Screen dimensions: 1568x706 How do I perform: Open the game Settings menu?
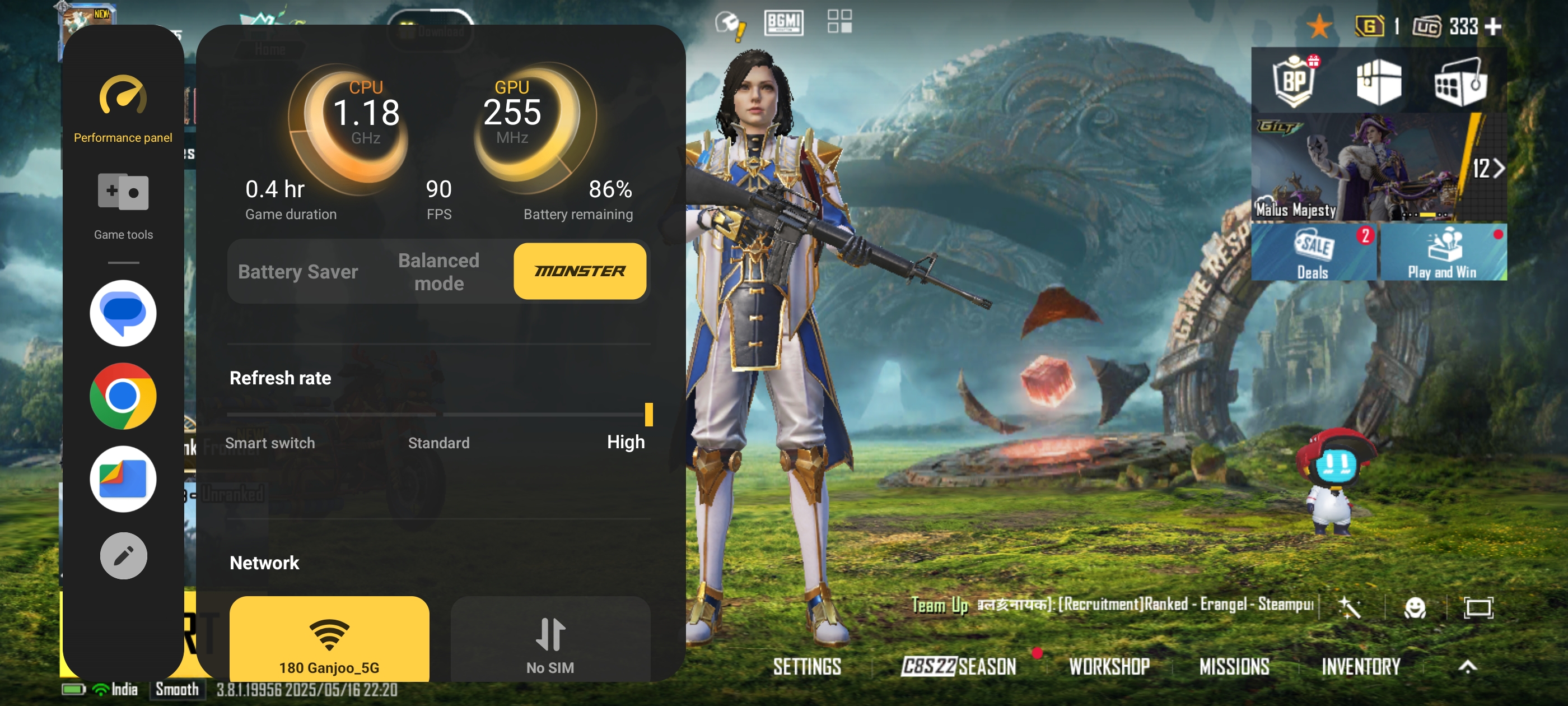[x=807, y=666]
